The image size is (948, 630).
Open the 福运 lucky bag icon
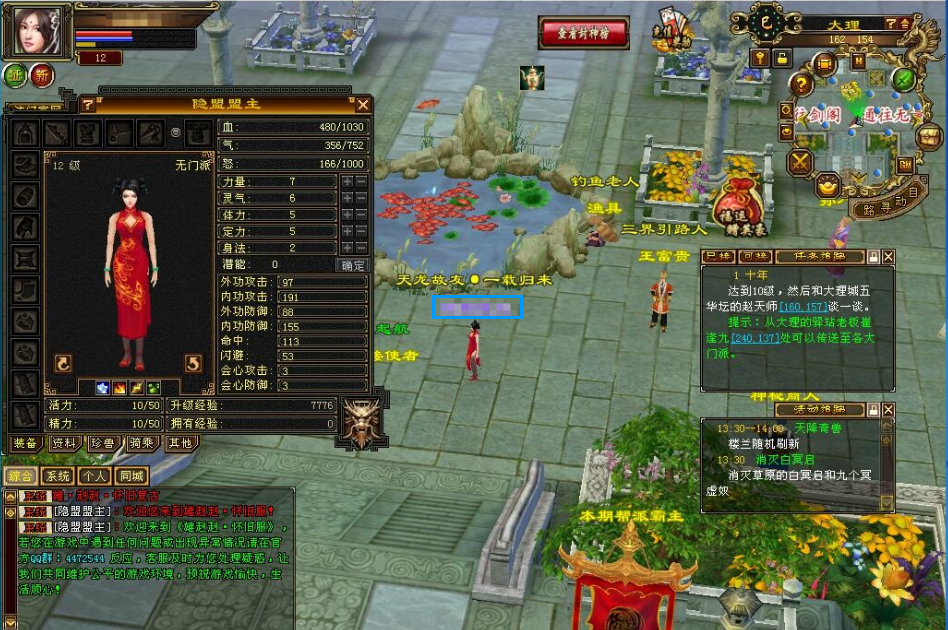[x=738, y=199]
